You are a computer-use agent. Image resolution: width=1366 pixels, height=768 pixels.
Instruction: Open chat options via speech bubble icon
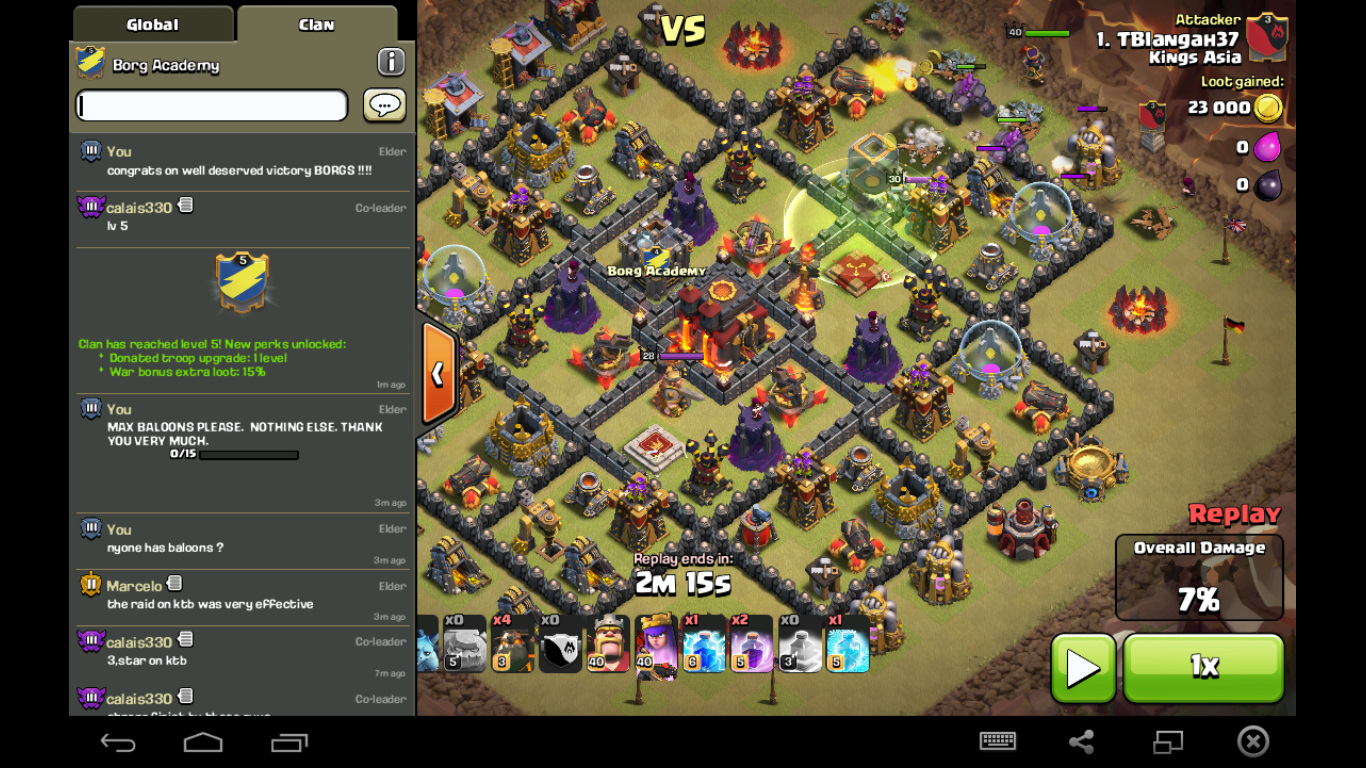coord(384,105)
